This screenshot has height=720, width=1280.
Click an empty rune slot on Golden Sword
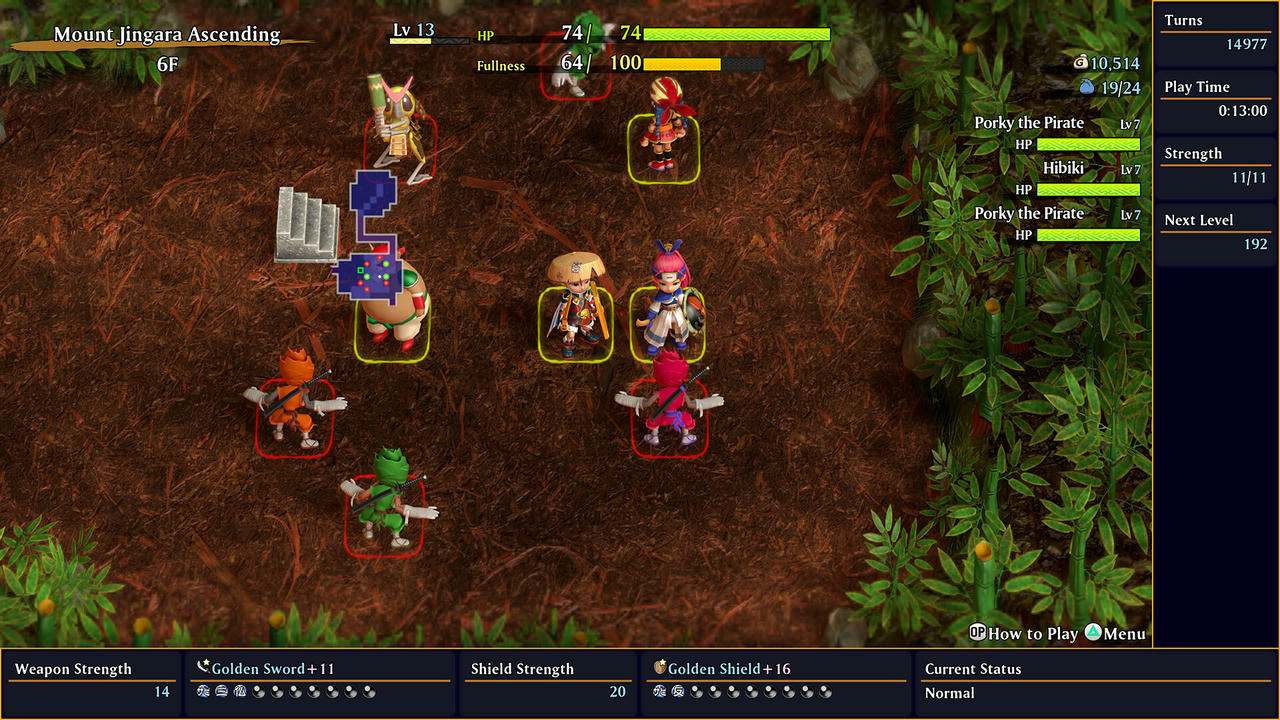(x=260, y=692)
